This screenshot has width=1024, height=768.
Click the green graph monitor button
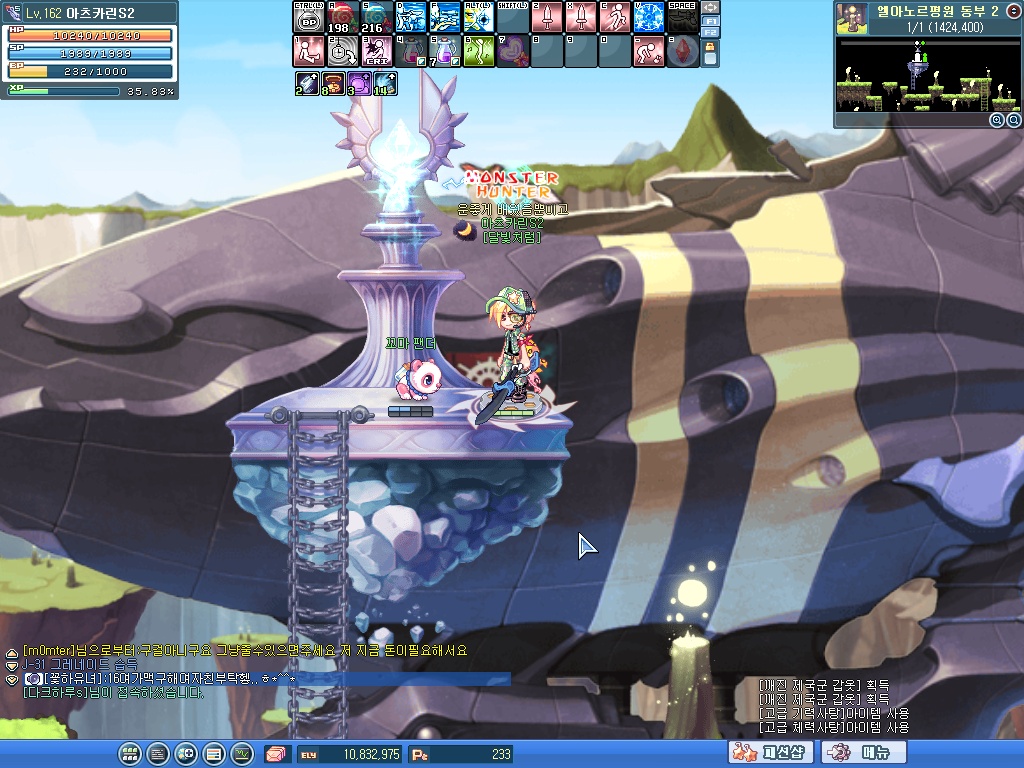pyautogui.click(x=242, y=754)
